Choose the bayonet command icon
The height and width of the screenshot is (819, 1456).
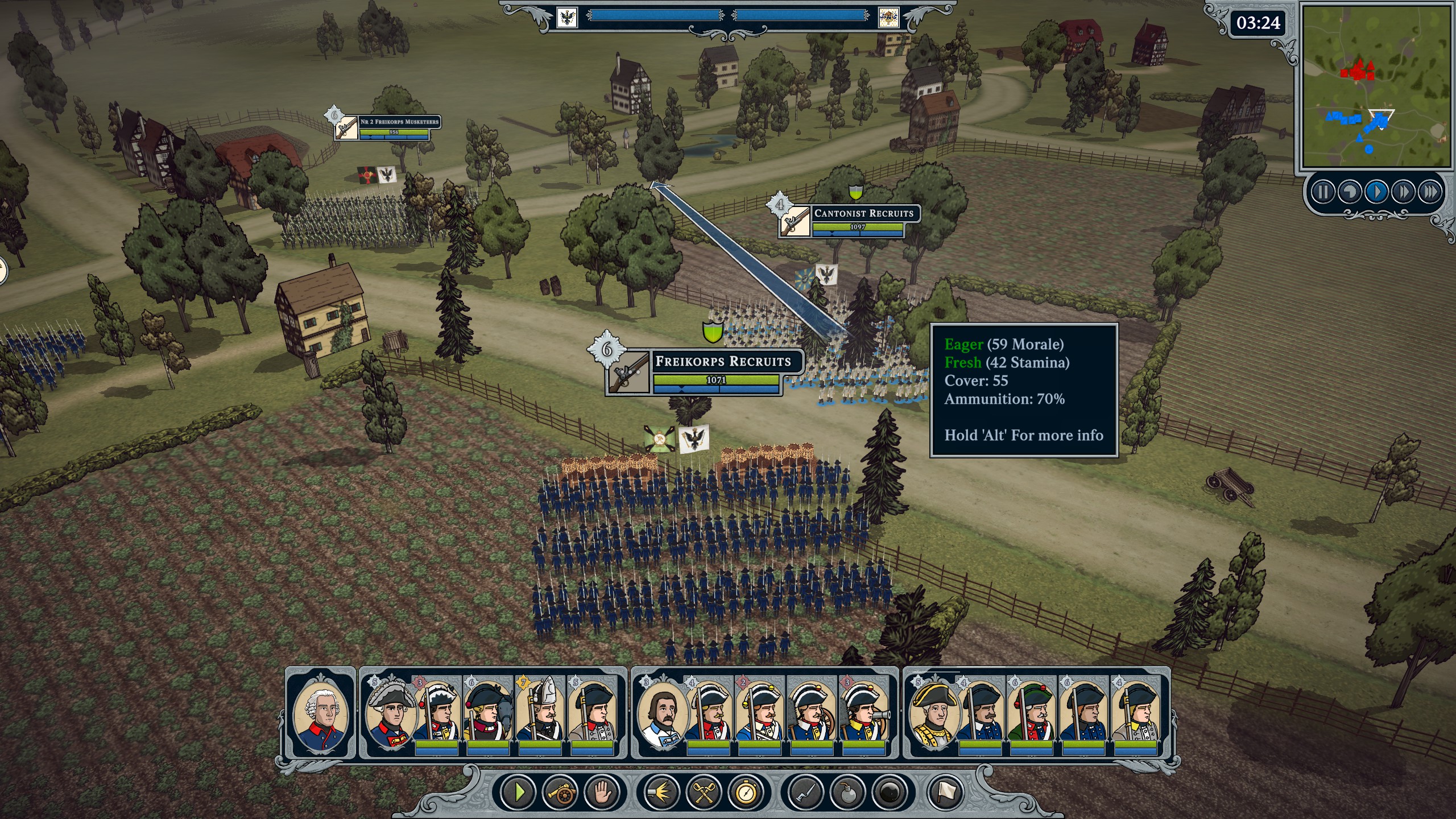[806, 792]
